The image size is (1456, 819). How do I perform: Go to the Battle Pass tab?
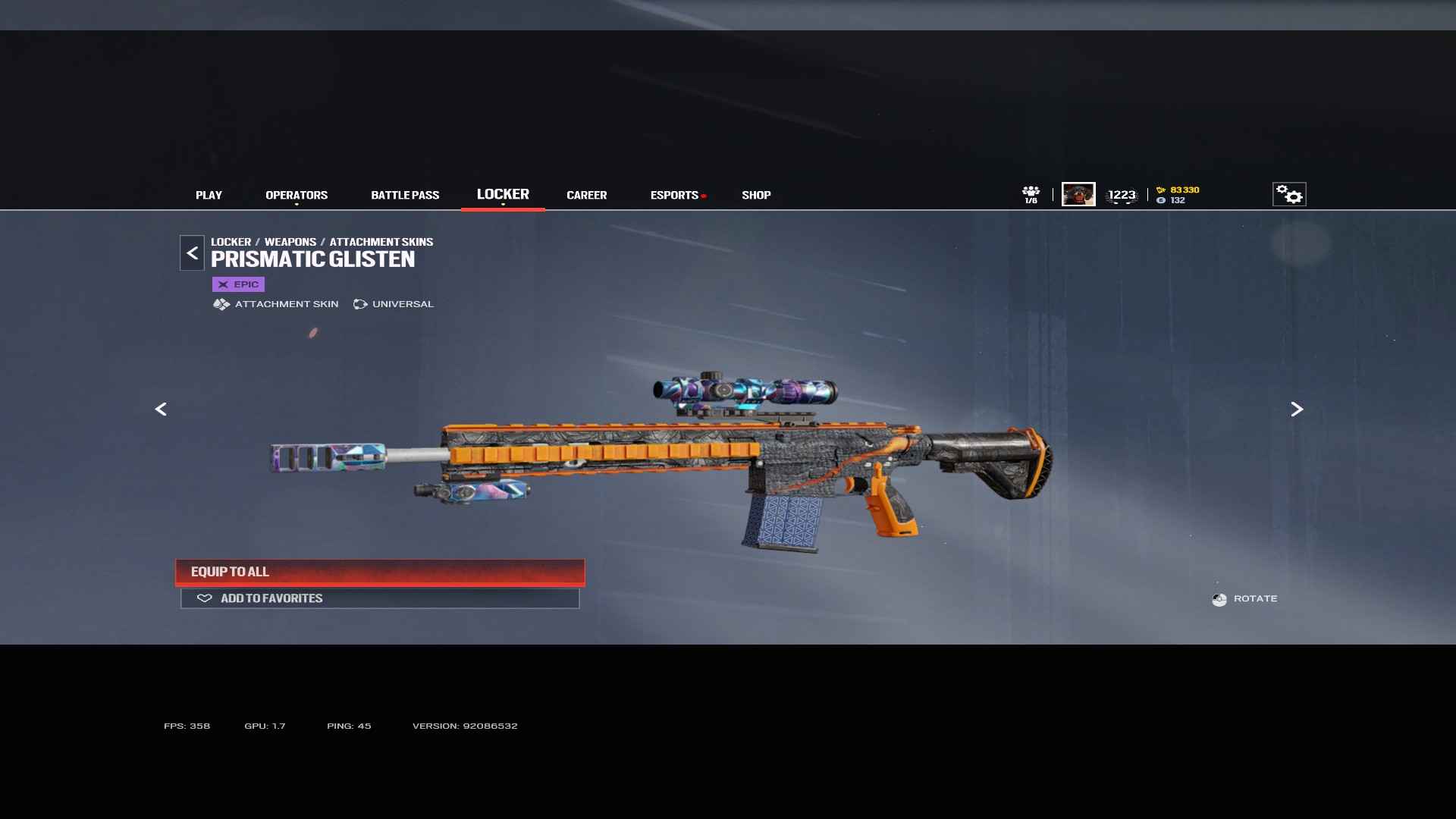click(x=405, y=195)
